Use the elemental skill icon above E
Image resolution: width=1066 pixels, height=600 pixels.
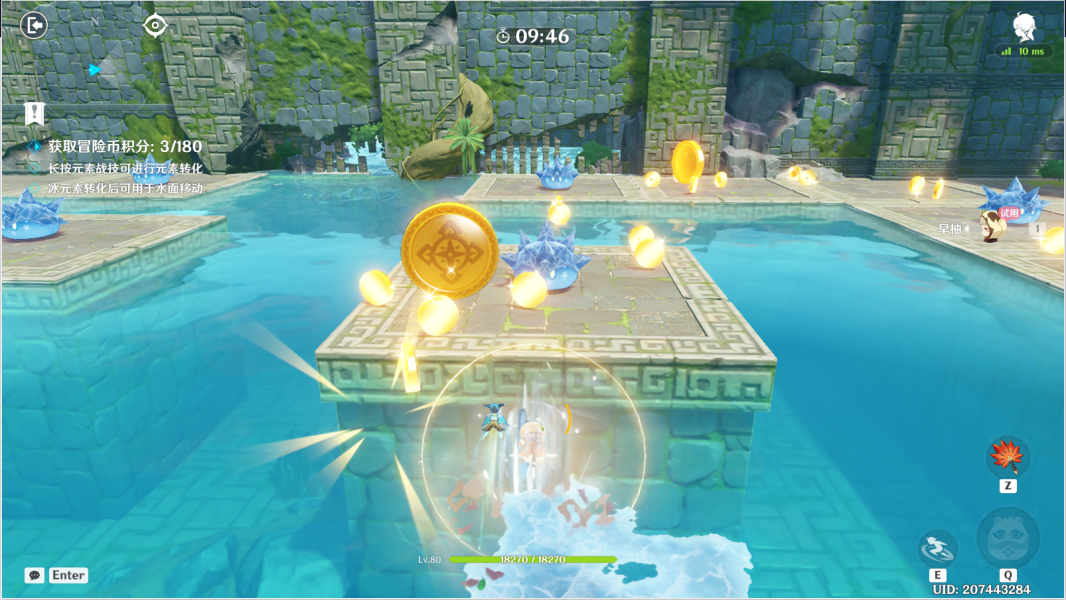click(x=937, y=547)
